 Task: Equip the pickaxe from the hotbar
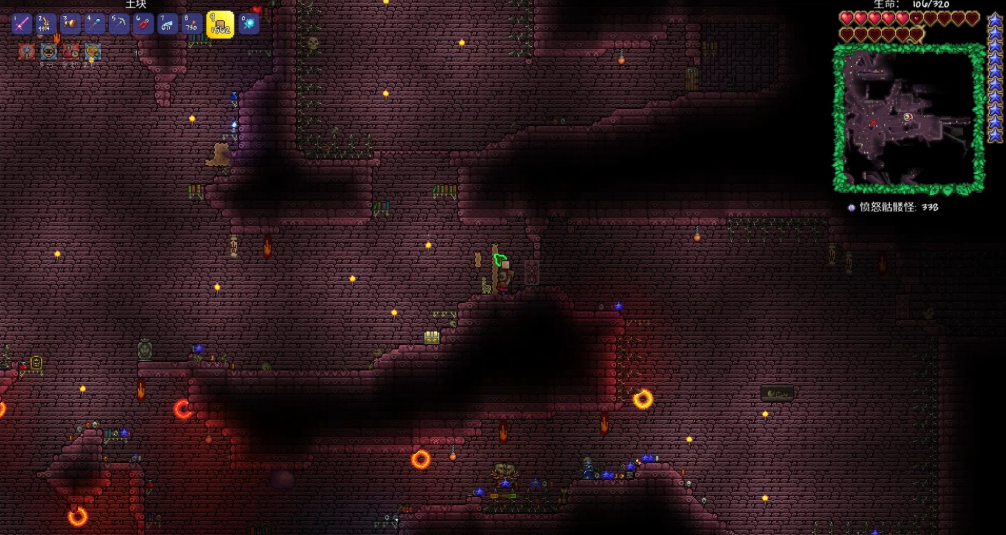120,24
